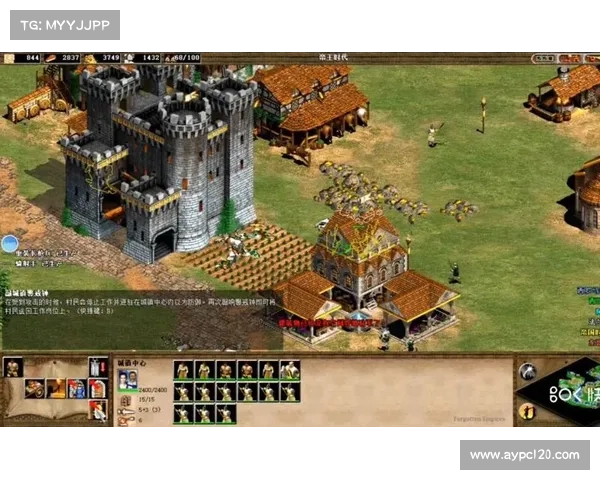This screenshot has height=480, width=600.
Task: Open the www.aypc120.com watermark link
Action: 524,455
